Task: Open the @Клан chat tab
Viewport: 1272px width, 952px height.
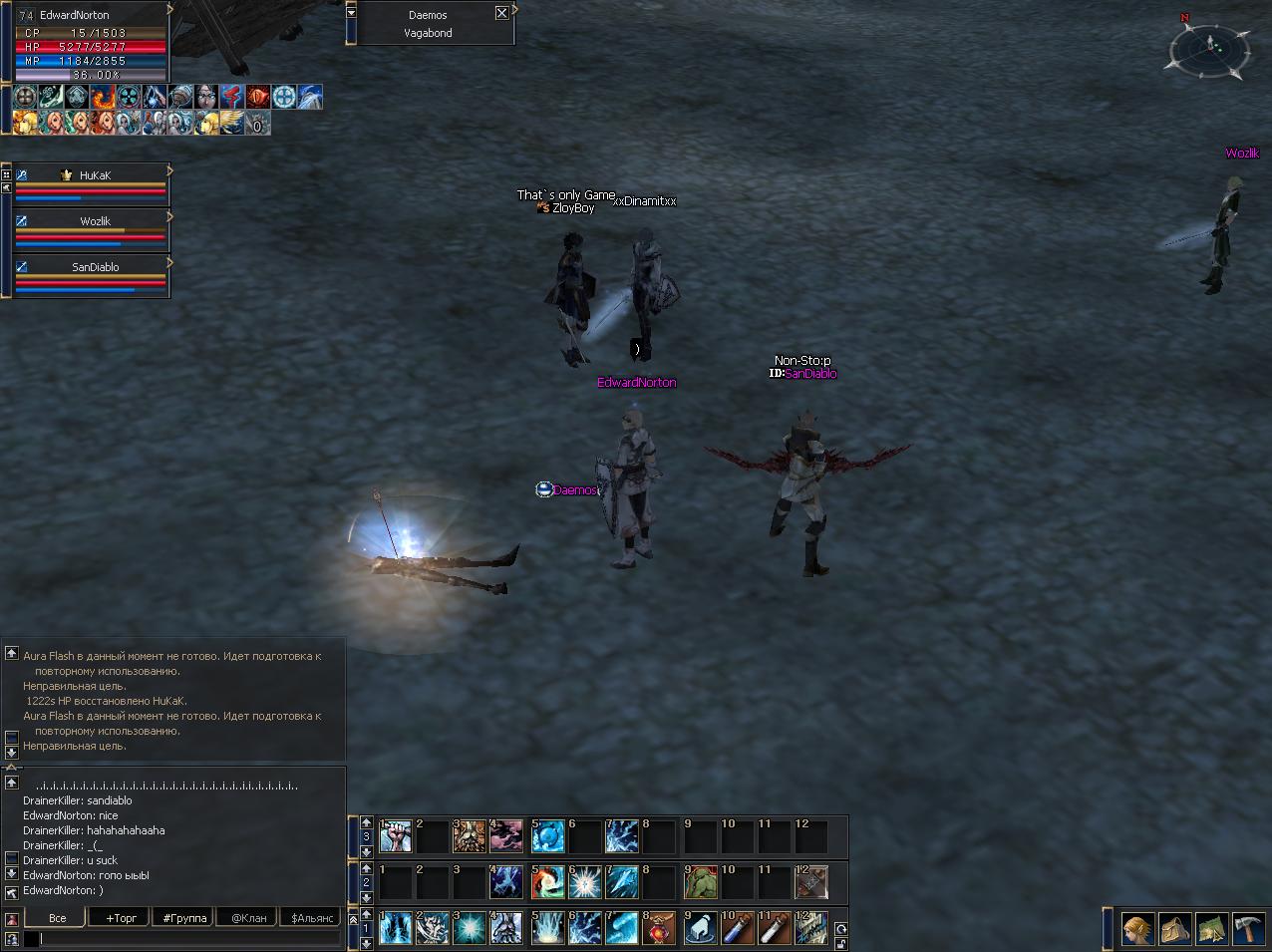Action: [248, 918]
